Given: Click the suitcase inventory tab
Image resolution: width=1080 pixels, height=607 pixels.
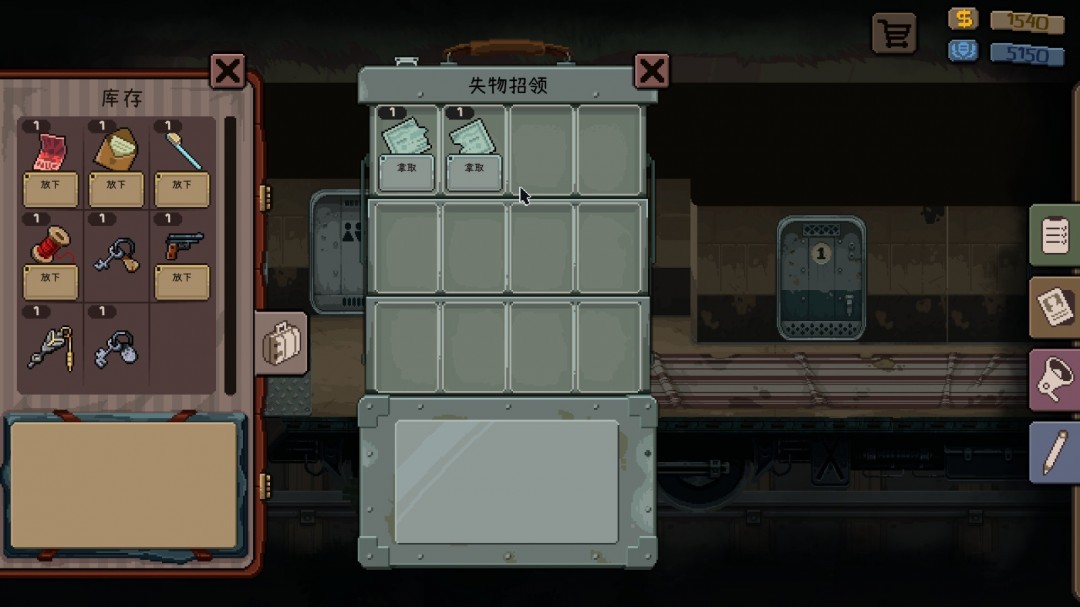Looking at the screenshot, I should 281,343.
